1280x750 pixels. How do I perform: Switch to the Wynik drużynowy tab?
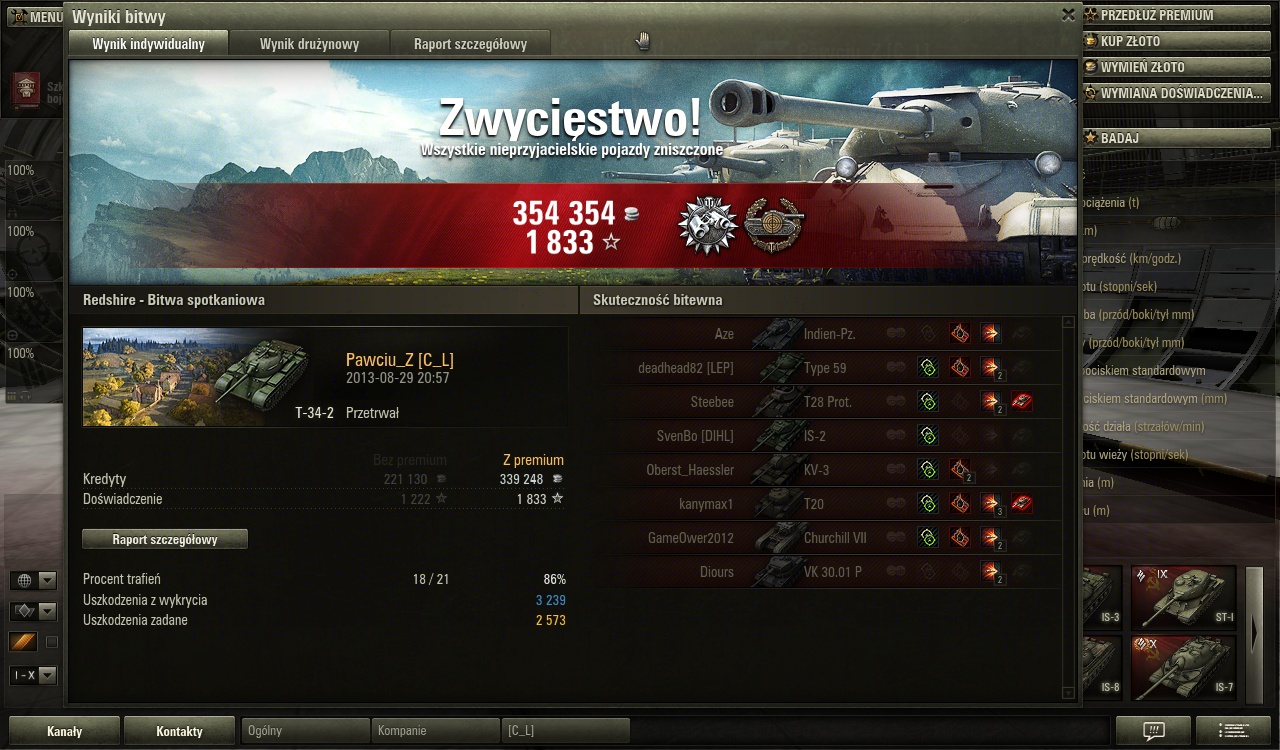pyautogui.click(x=309, y=44)
